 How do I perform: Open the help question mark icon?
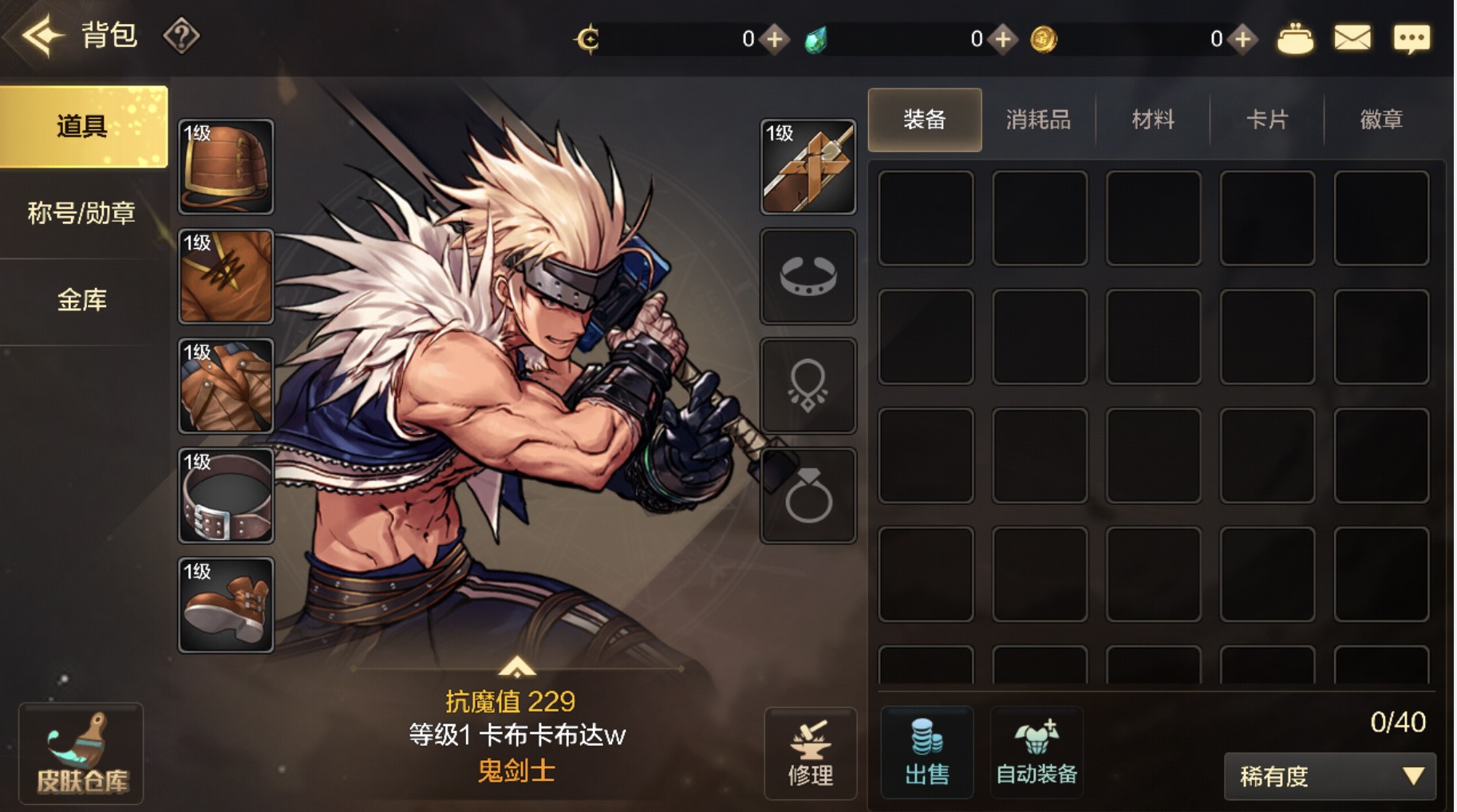tap(181, 36)
